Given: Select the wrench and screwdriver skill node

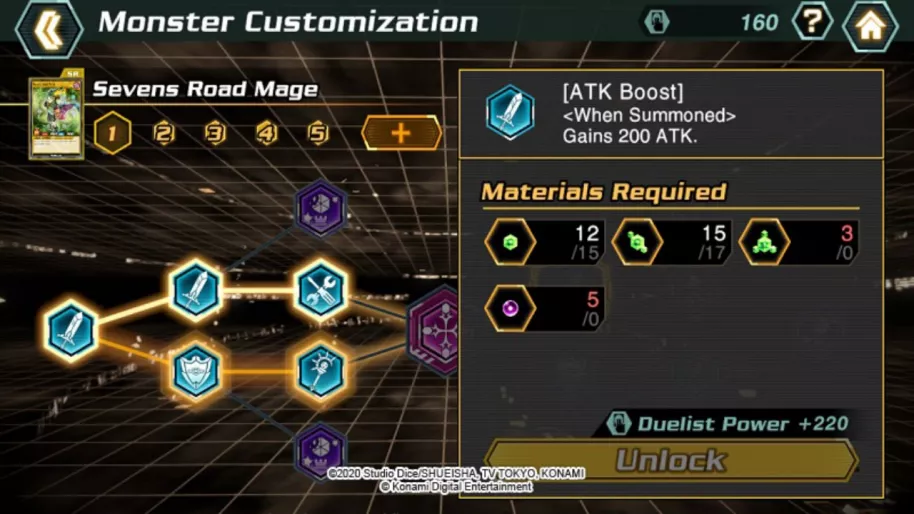Looking at the screenshot, I should point(321,290).
